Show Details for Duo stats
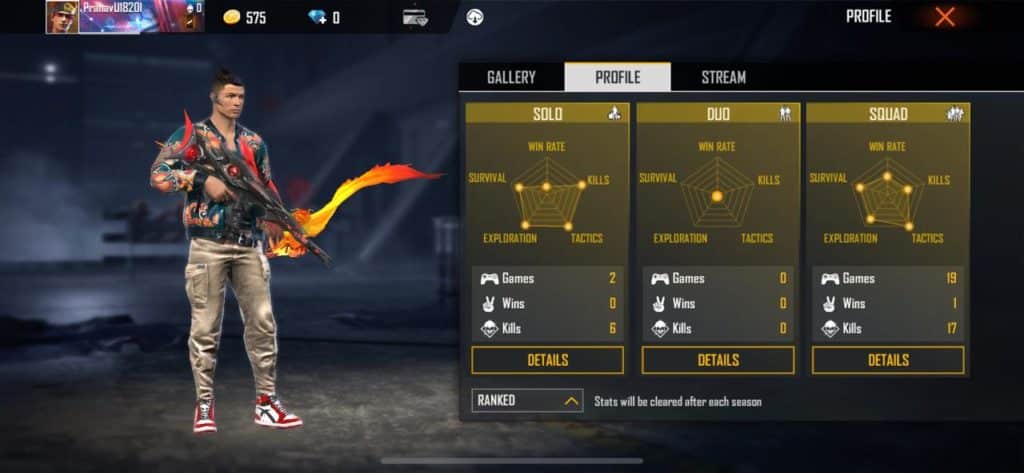The width and height of the screenshot is (1024, 473). coord(718,360)
